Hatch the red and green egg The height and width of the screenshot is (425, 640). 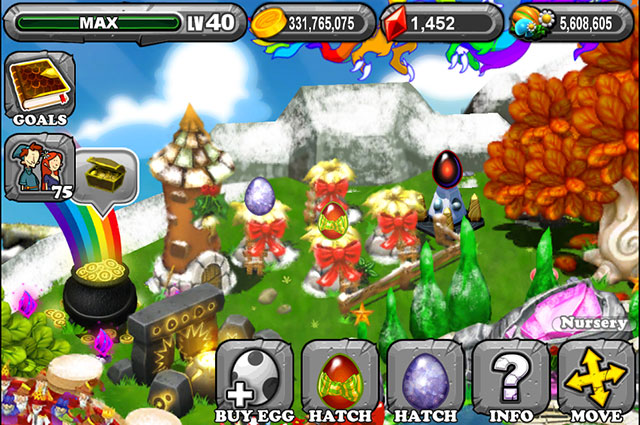[x=338, y=381]
